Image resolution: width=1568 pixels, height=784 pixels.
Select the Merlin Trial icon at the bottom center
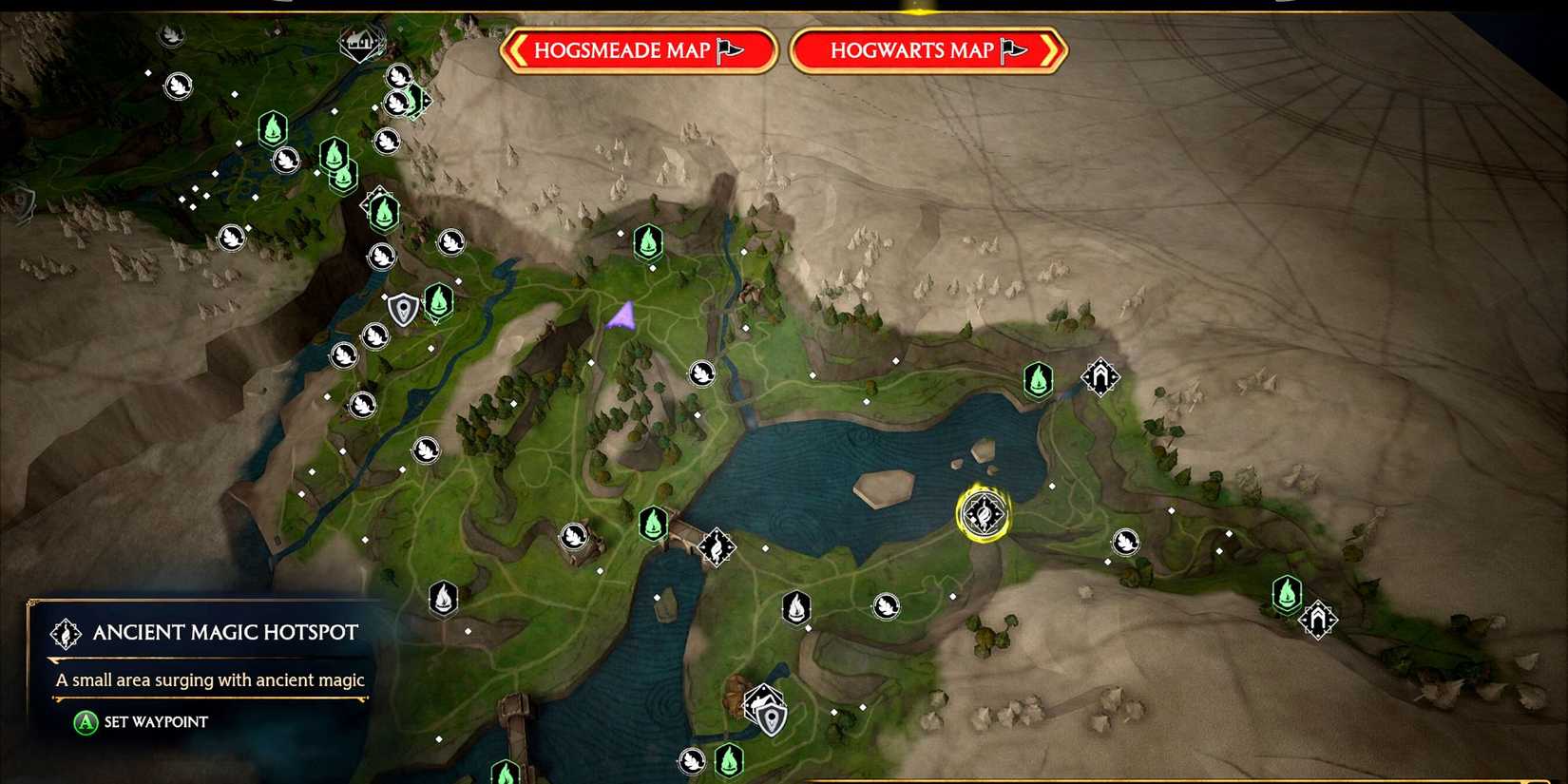pyautogui.click(x=691, y=760)
